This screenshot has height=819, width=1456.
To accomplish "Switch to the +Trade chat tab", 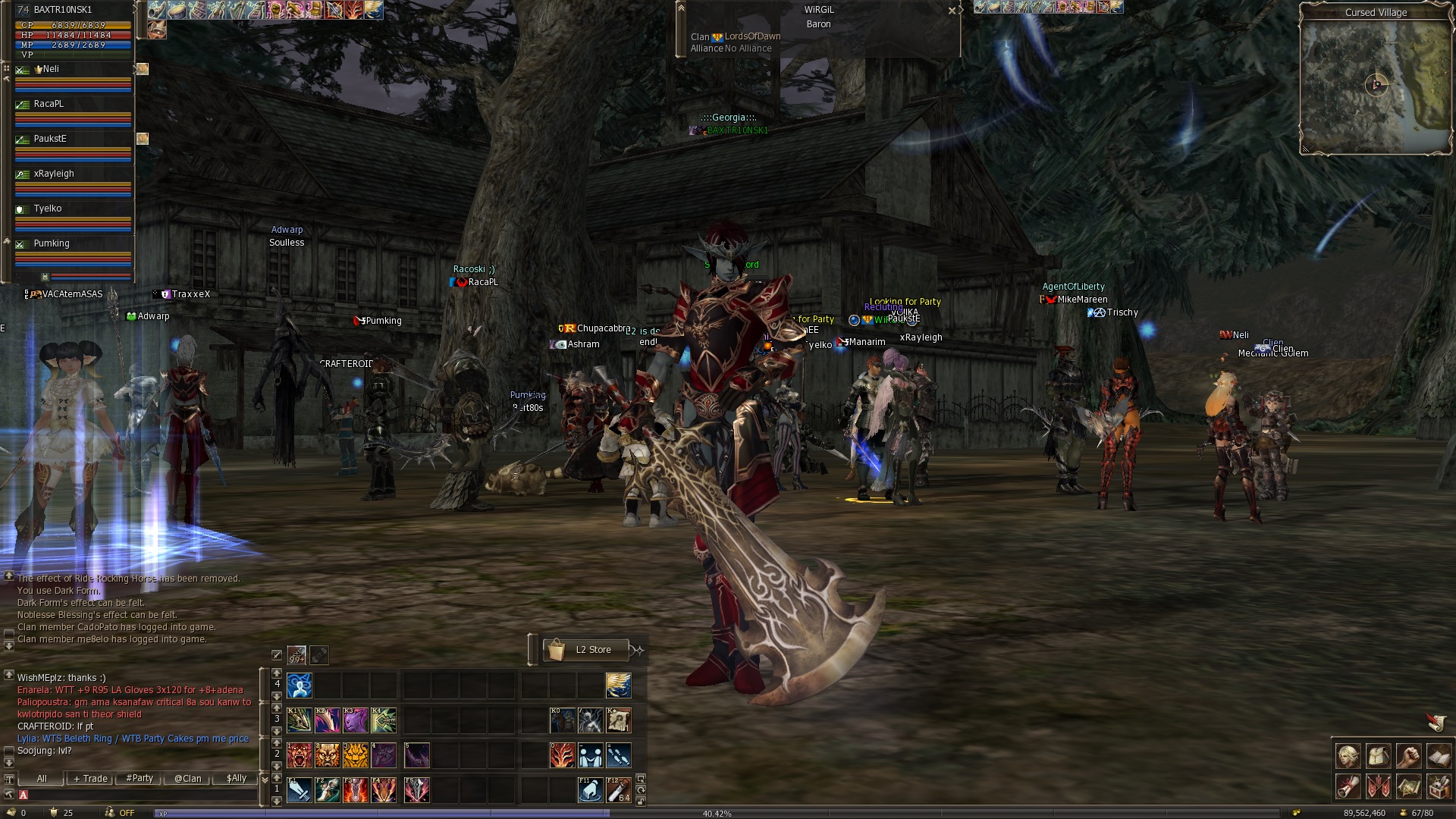I will [x=90, y=779].
